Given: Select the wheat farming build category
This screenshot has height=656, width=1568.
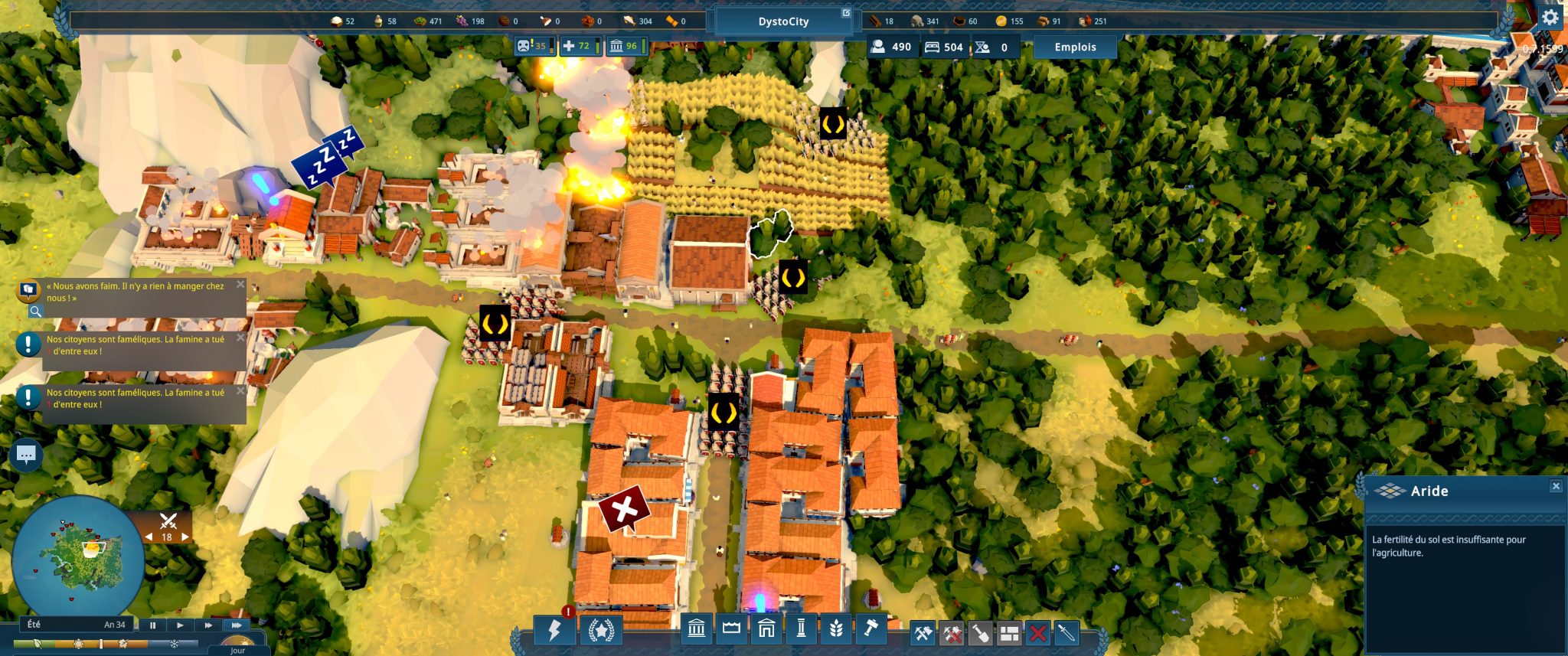Looking at the screenshot, I should tap(836, 629).
